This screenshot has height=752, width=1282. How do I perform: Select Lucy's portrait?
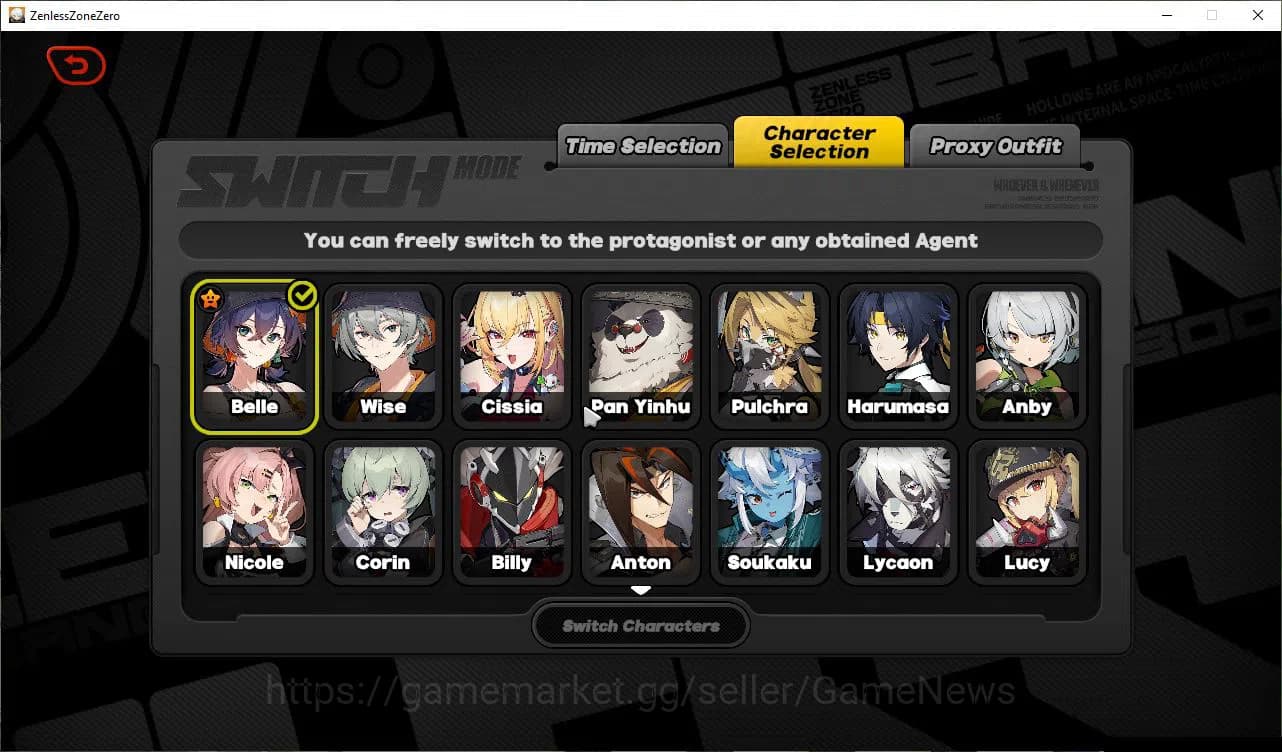(1027, 505)
